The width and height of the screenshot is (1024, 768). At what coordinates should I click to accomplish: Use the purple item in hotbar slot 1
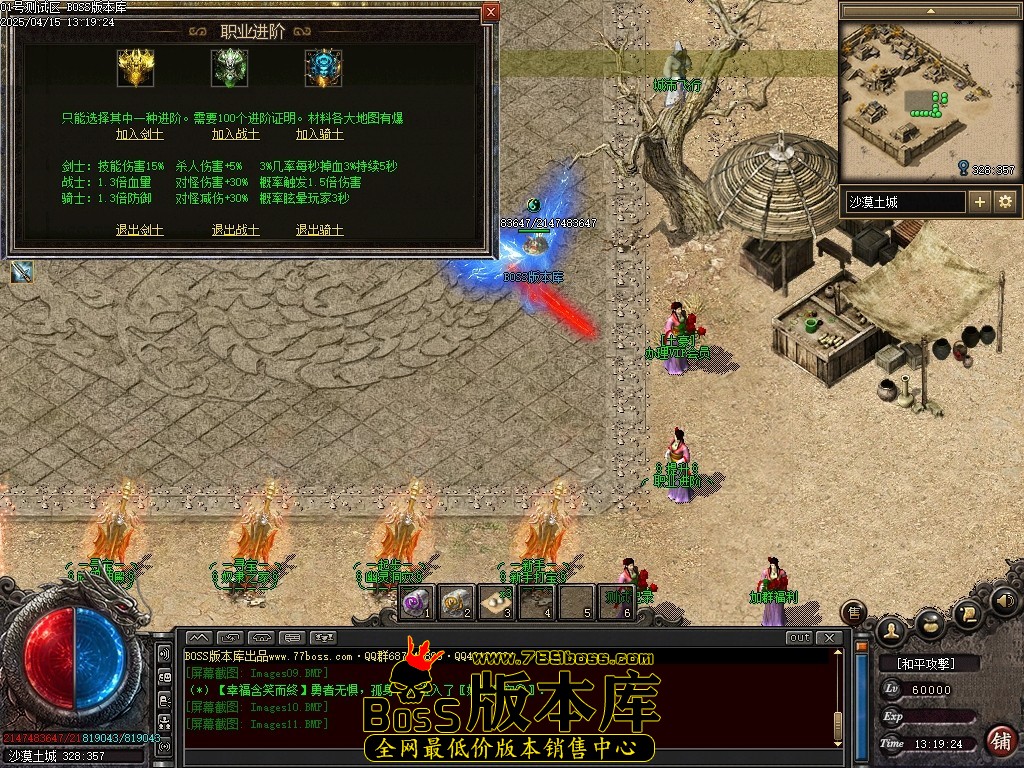(x=417, y=602)
